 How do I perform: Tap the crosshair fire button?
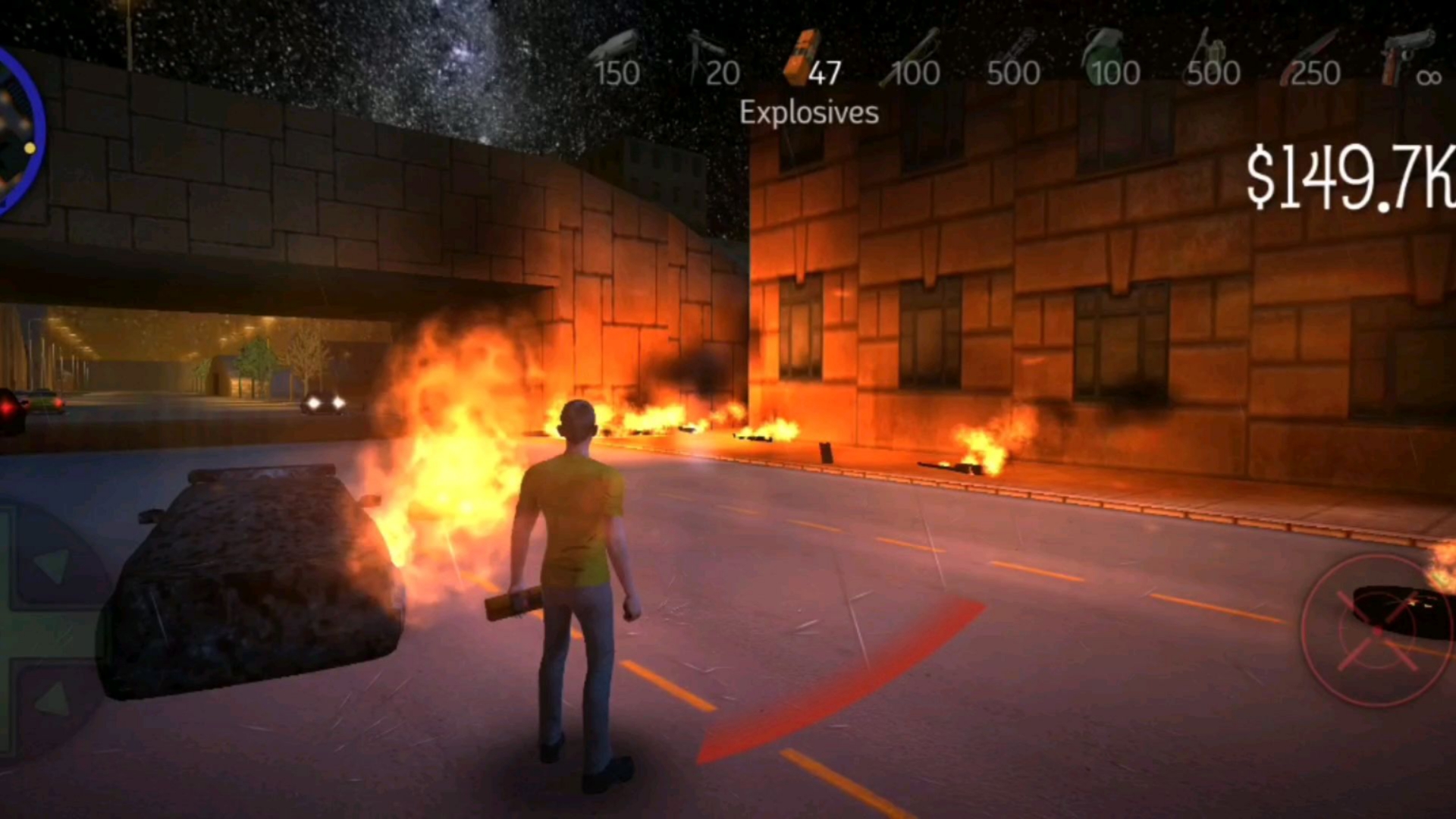1376,631
